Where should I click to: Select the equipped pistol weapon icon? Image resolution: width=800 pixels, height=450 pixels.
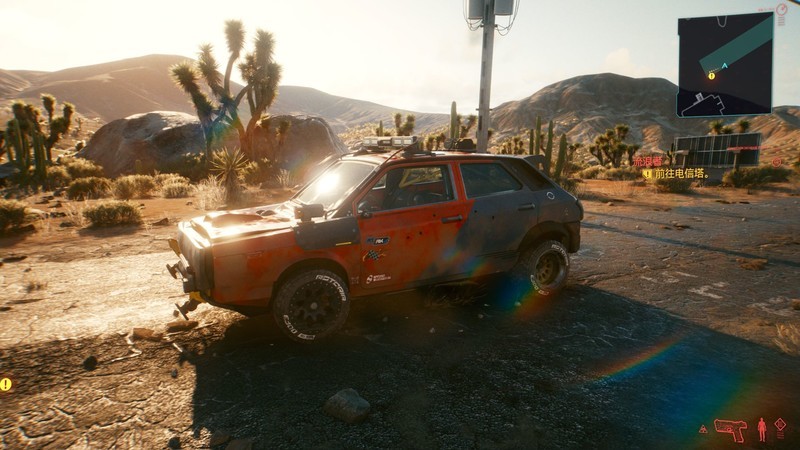[x=730, y=429]
